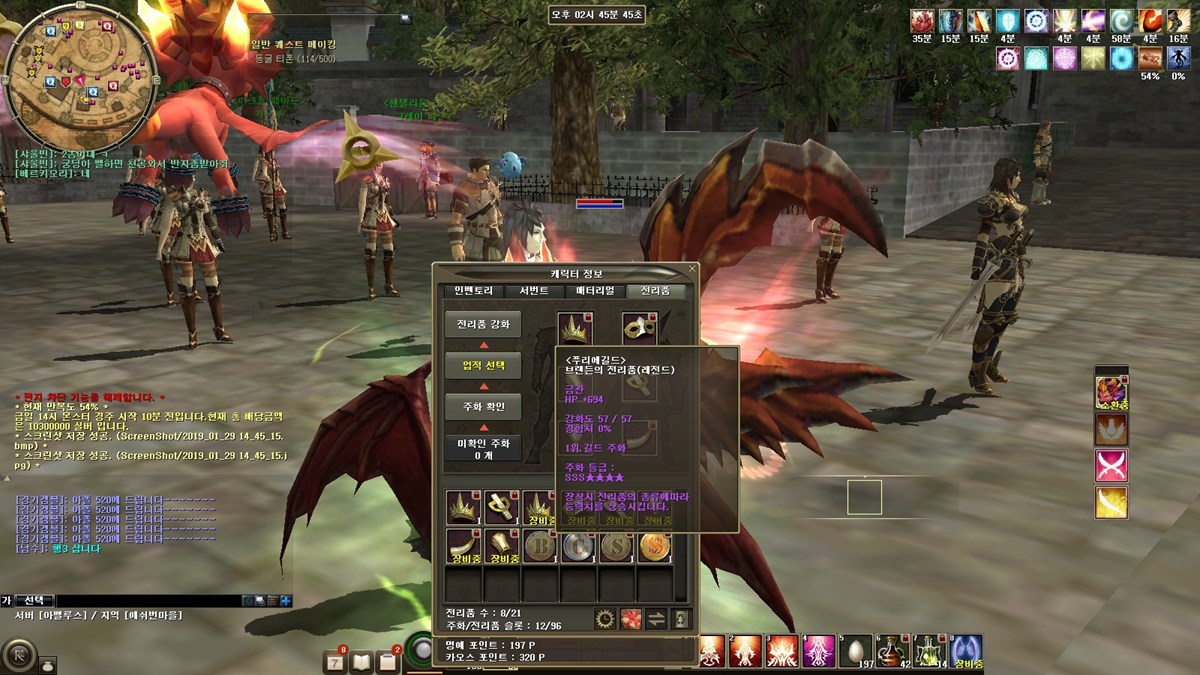Select the bronze B coin slot

[x=540, y=546]
